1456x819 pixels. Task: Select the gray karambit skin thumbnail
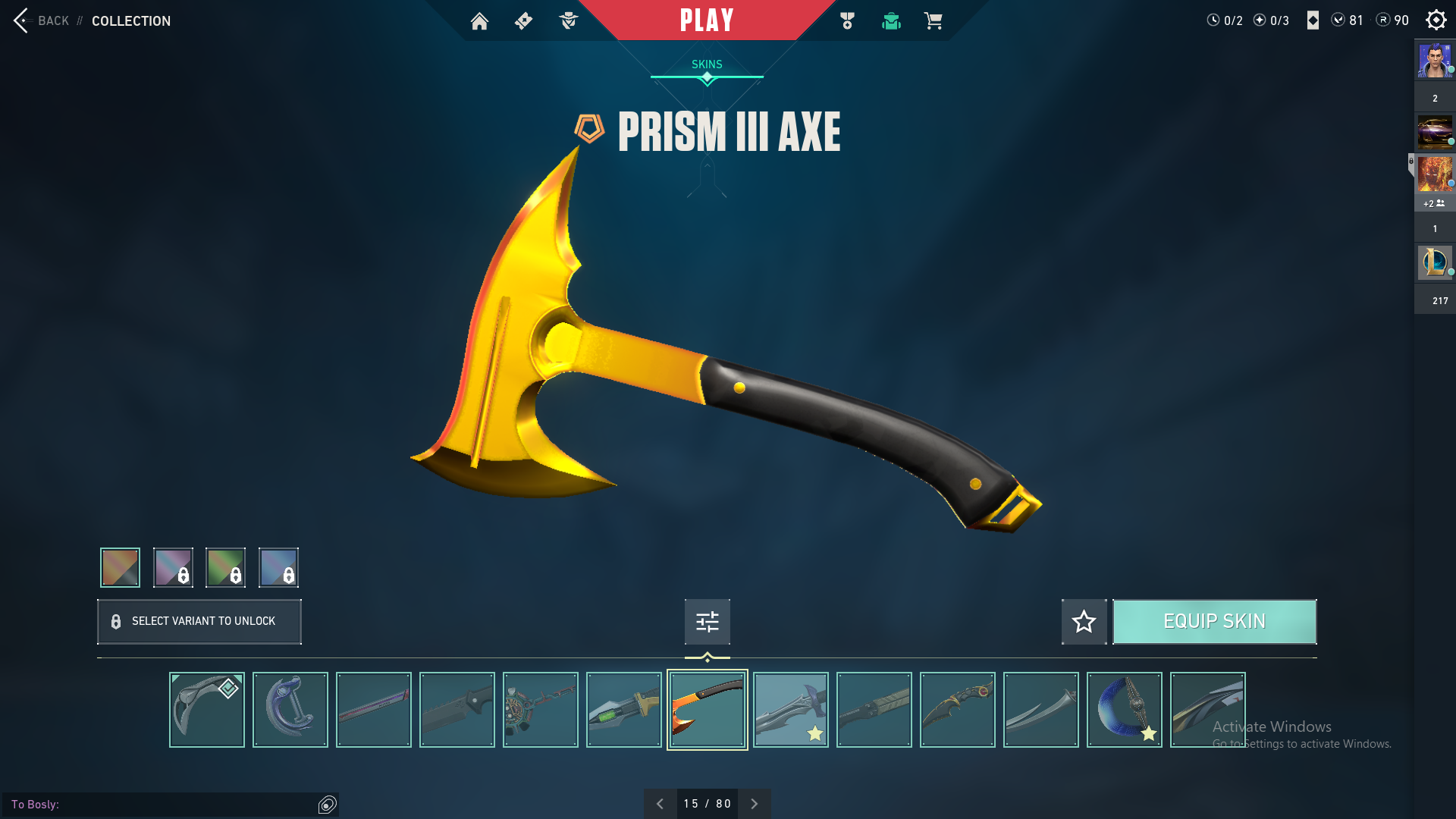(x=206, y=710)
